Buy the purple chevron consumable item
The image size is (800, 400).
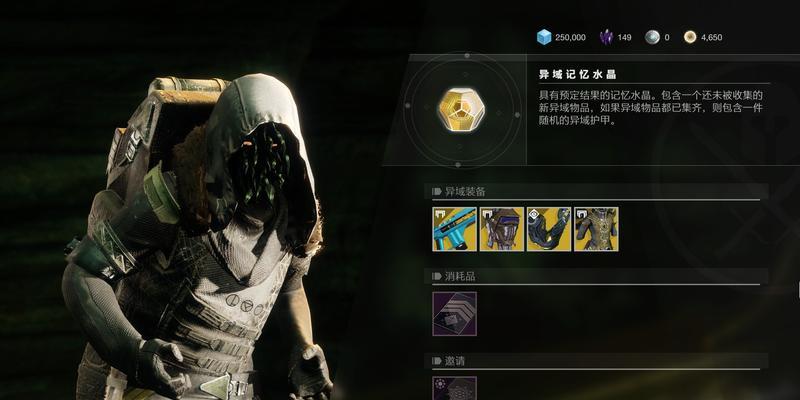point(454,313)
